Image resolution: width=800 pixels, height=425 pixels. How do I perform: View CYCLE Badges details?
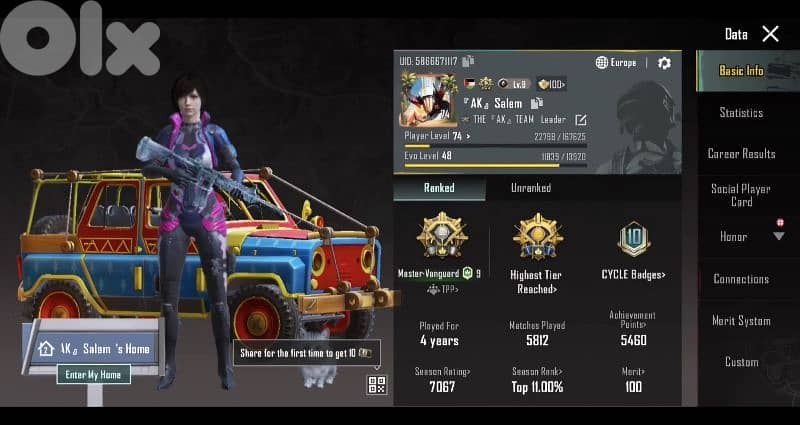[633, 274]
